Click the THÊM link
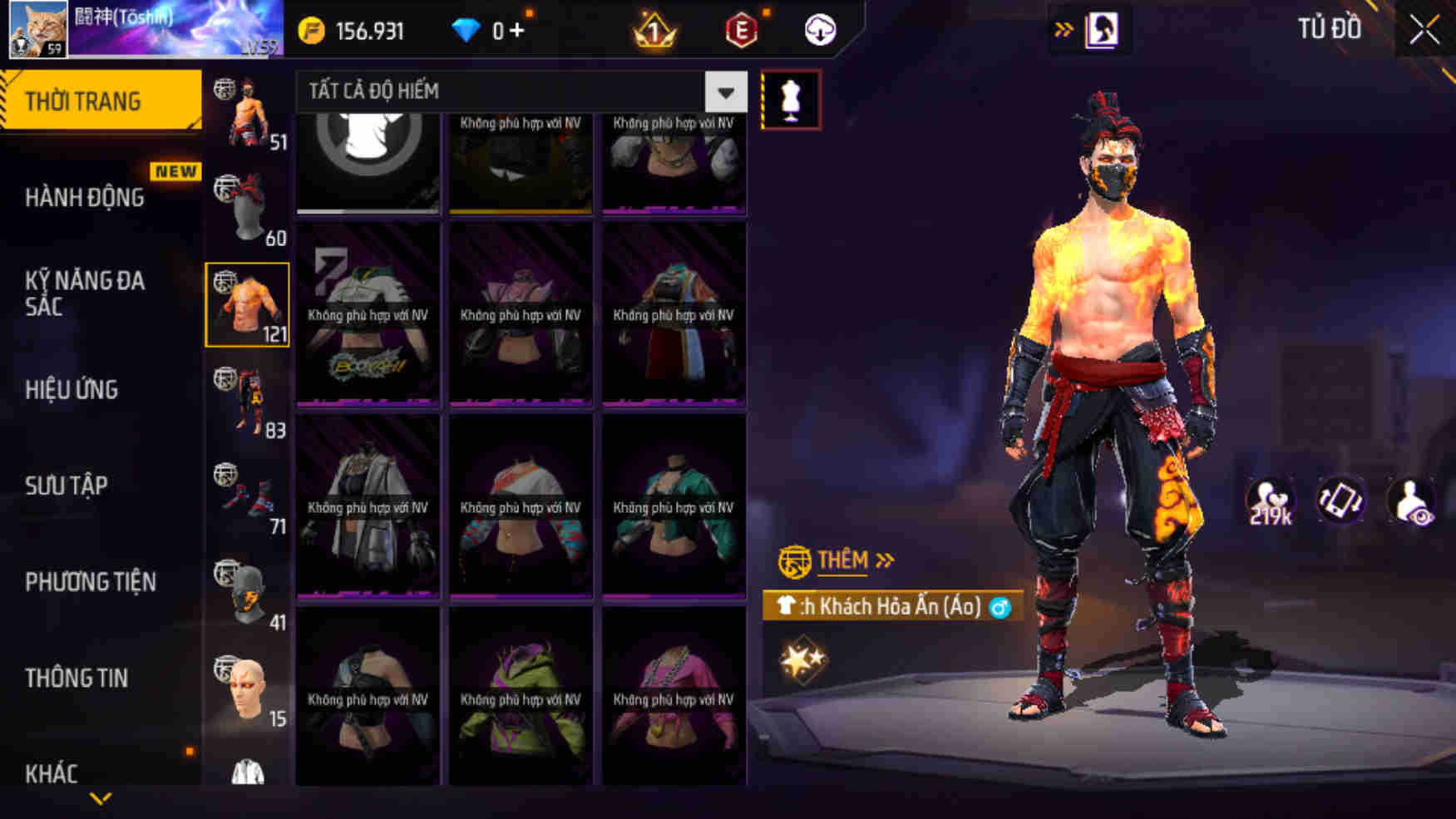The width and height of the screenshot is (1456, 819). click(842, 559)
